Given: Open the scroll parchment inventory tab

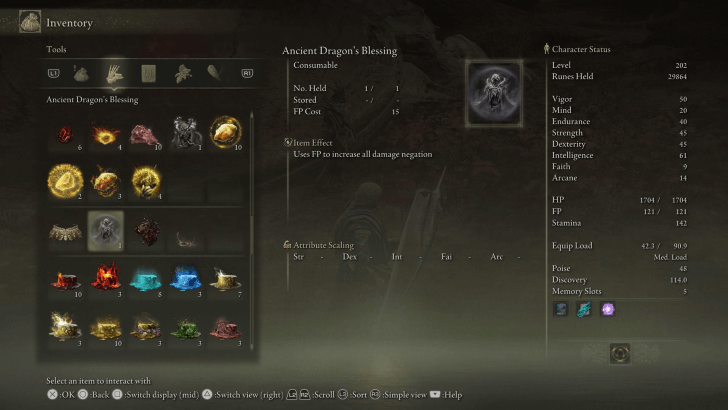Looking at the screenshot, I should (x=148, y=72).
